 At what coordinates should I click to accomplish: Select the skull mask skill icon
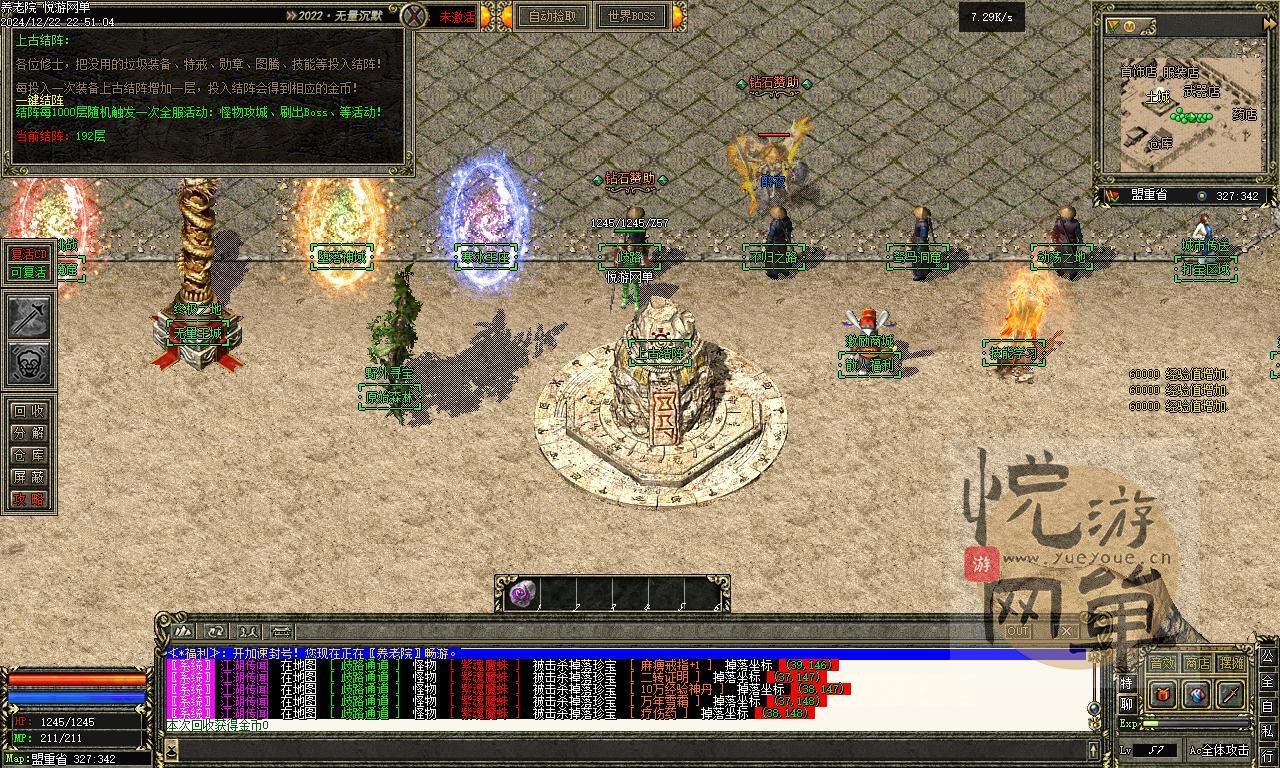[29, 364]
